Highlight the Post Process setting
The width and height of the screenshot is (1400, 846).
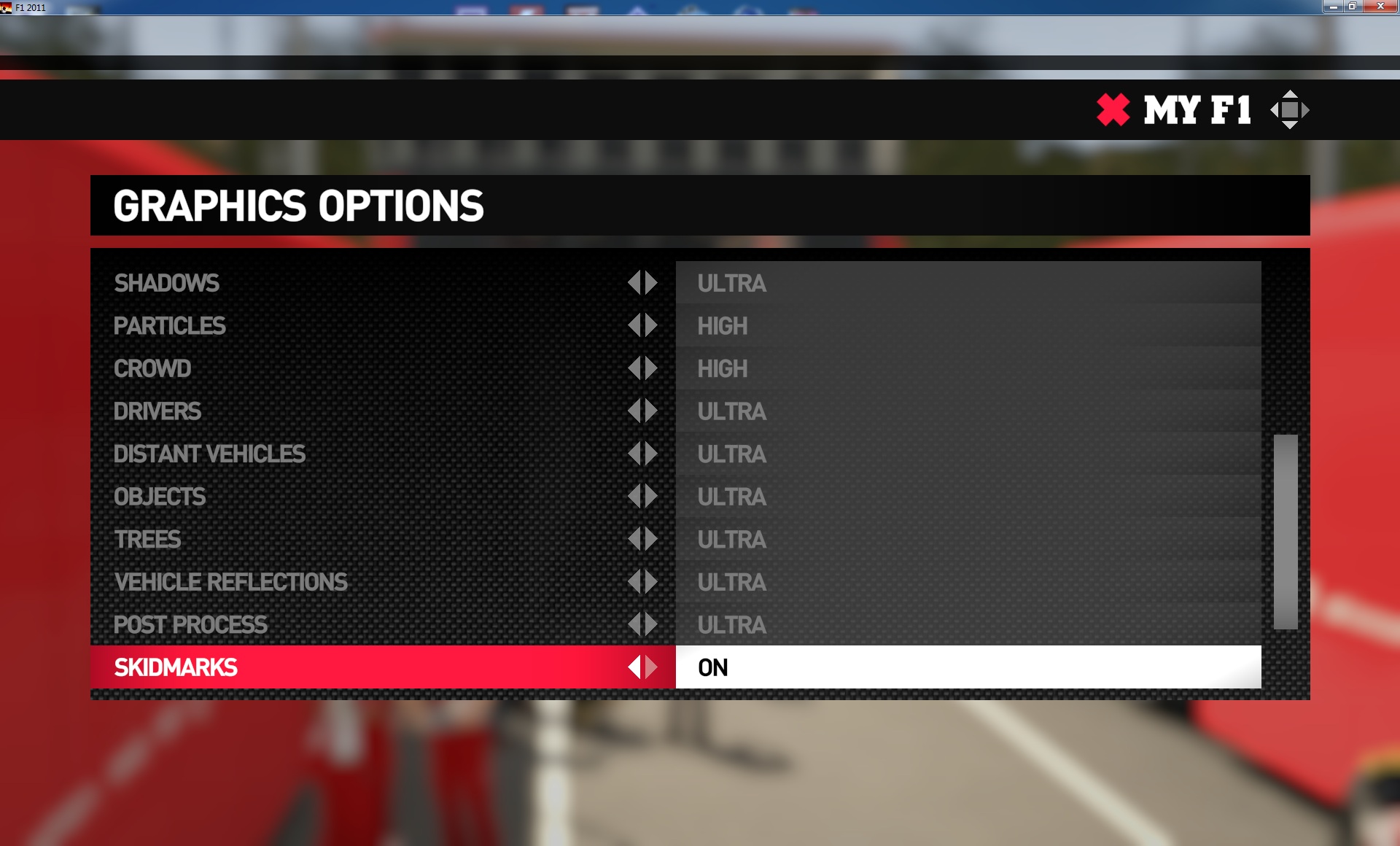[x=190, y=625]
